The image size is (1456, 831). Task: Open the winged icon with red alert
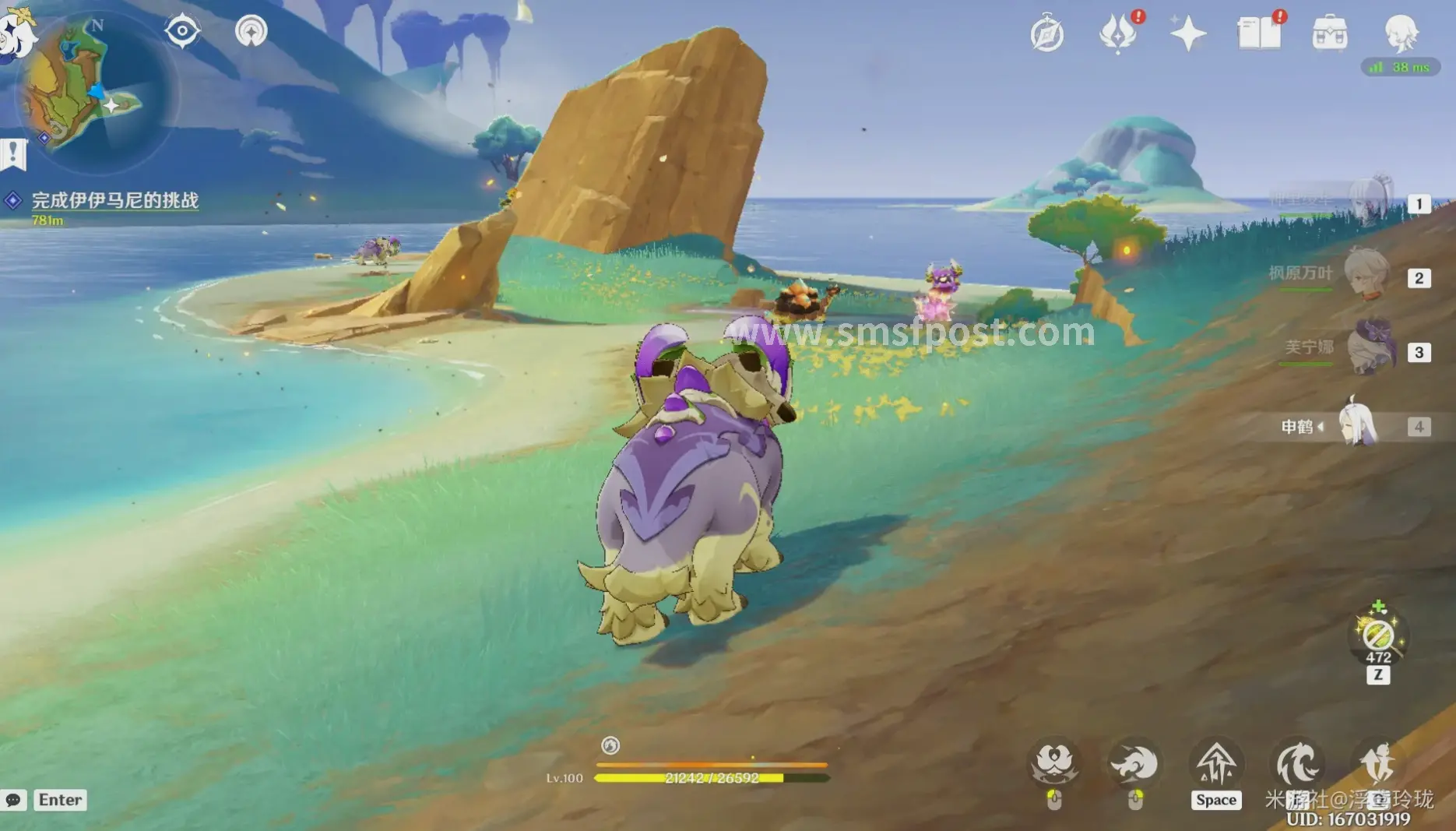click(1117, 34)
